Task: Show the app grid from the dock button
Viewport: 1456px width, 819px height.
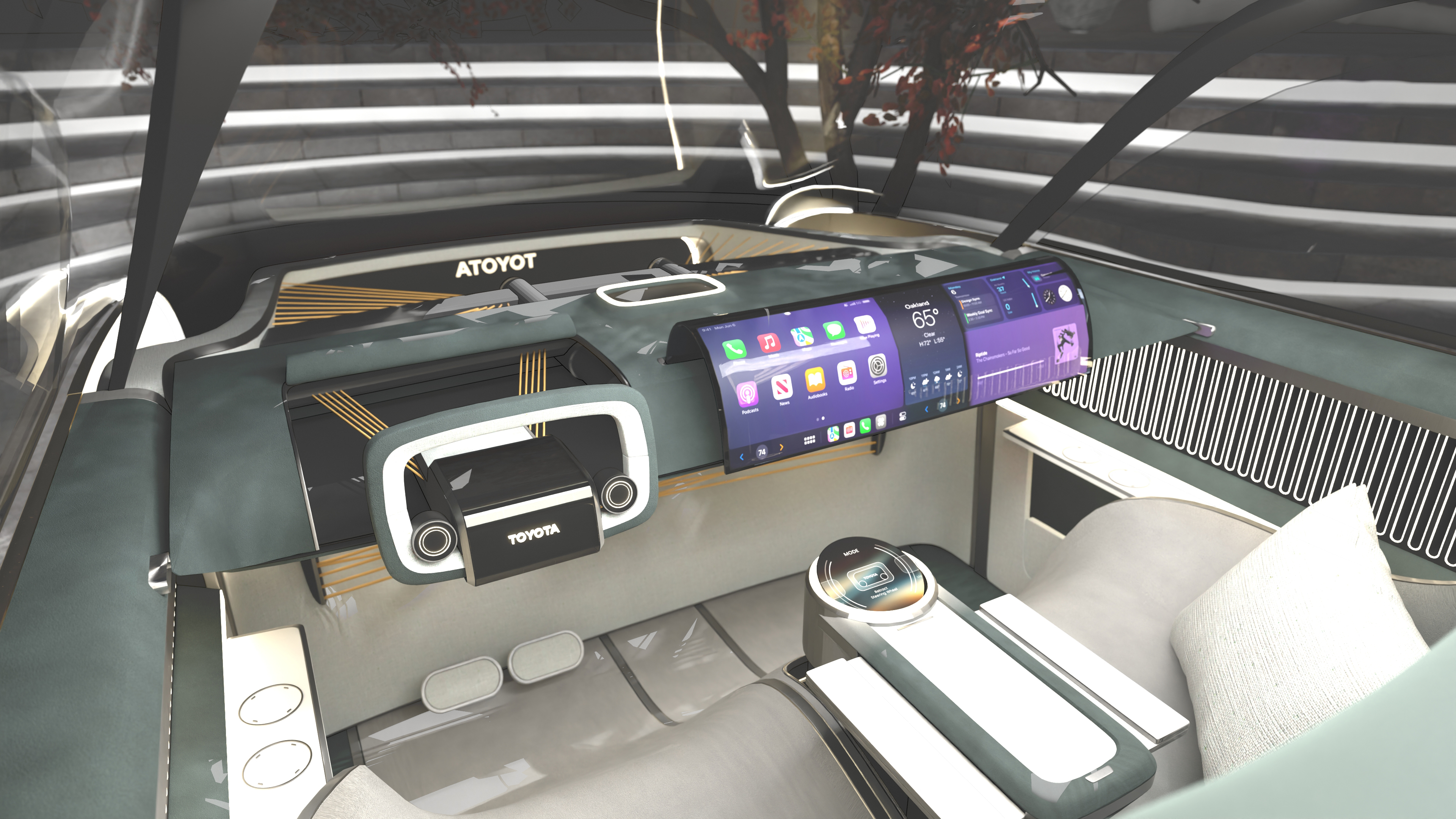Action: tap(810, 440)
